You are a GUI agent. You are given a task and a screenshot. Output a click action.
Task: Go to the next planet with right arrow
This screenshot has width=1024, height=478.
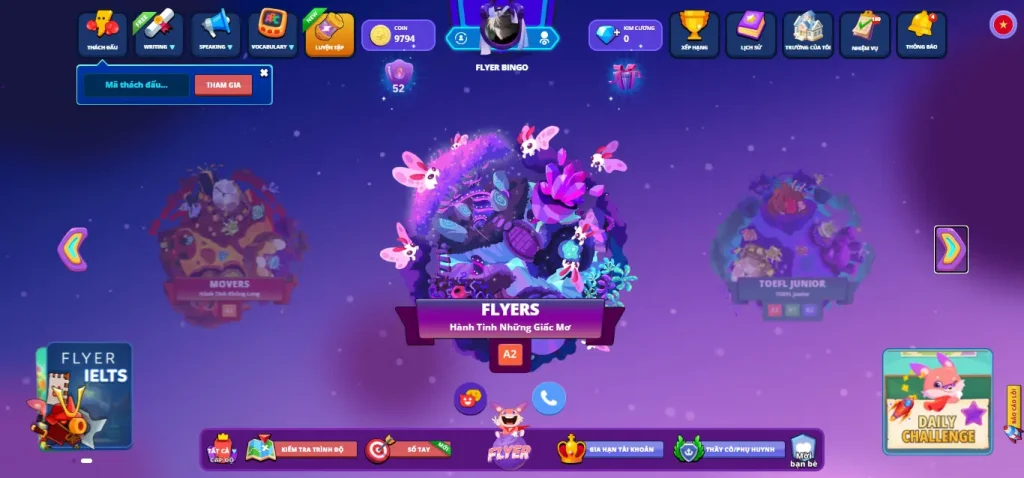tap(951, 249)
